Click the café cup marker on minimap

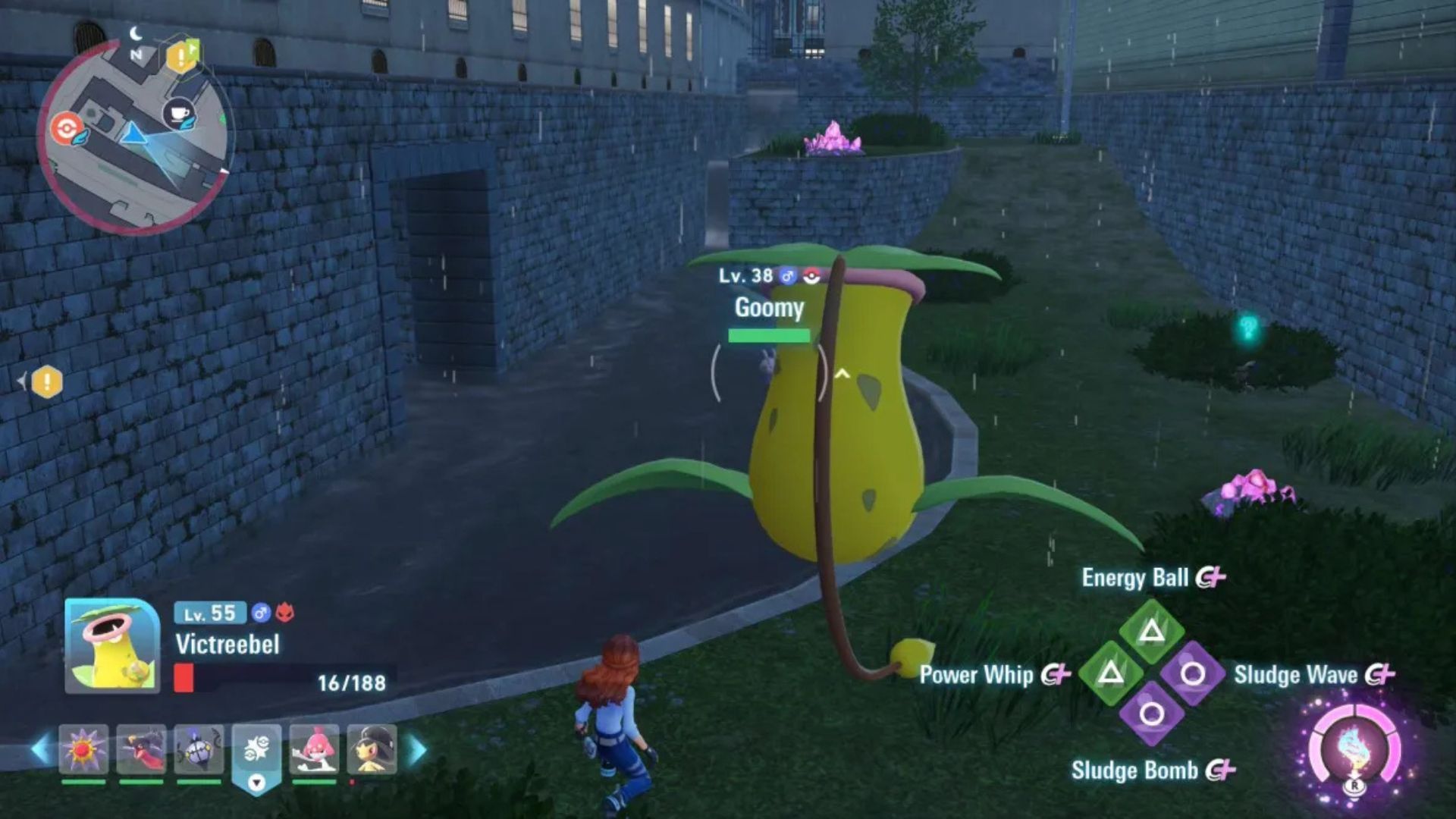click(179, 114)
